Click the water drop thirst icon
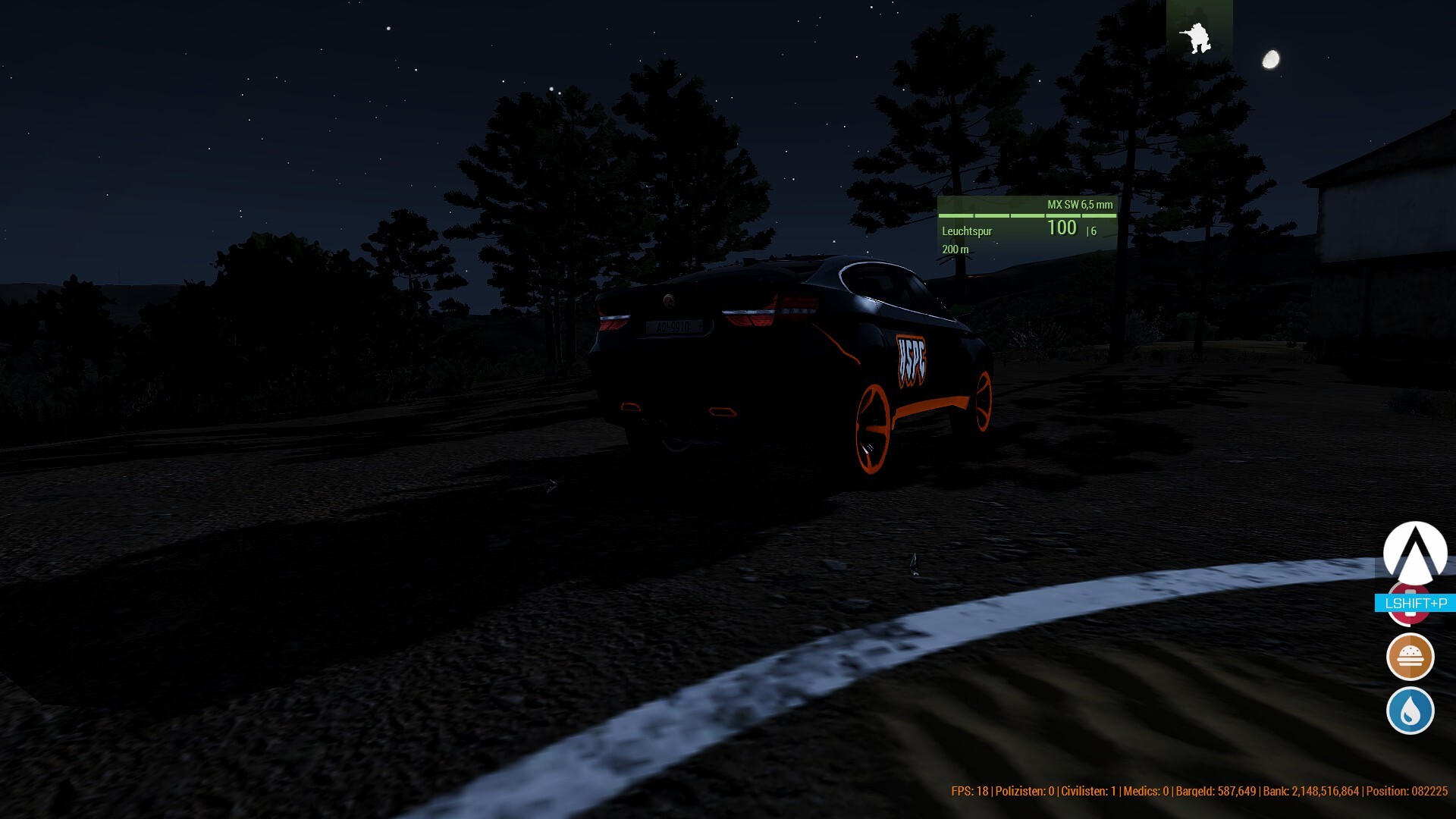This screenshot has height=819, width=1456. point(1410,711)
